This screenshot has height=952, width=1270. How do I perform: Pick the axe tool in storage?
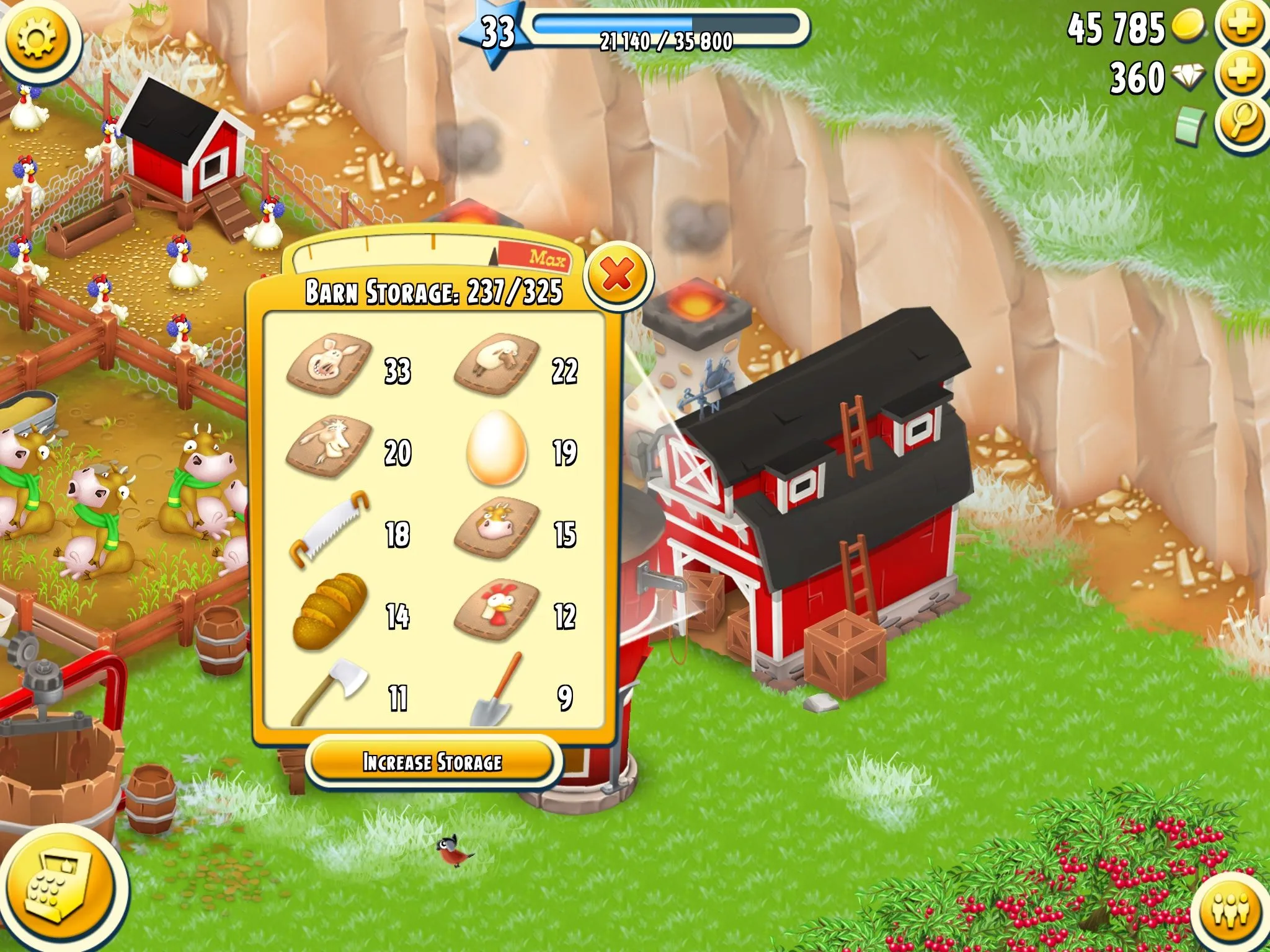[330, 691]
